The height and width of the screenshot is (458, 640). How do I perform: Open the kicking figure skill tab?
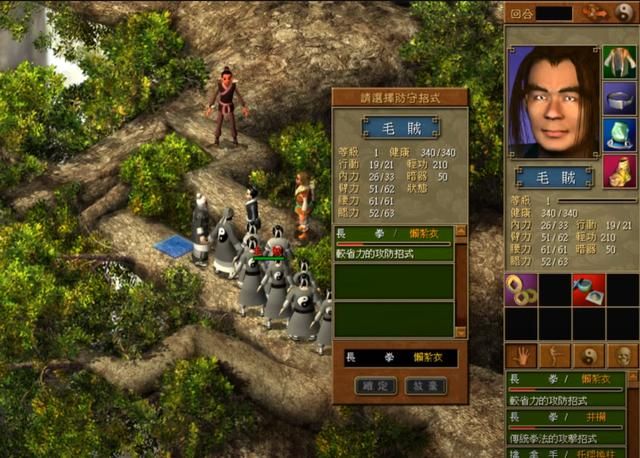[x=555, y=355]
